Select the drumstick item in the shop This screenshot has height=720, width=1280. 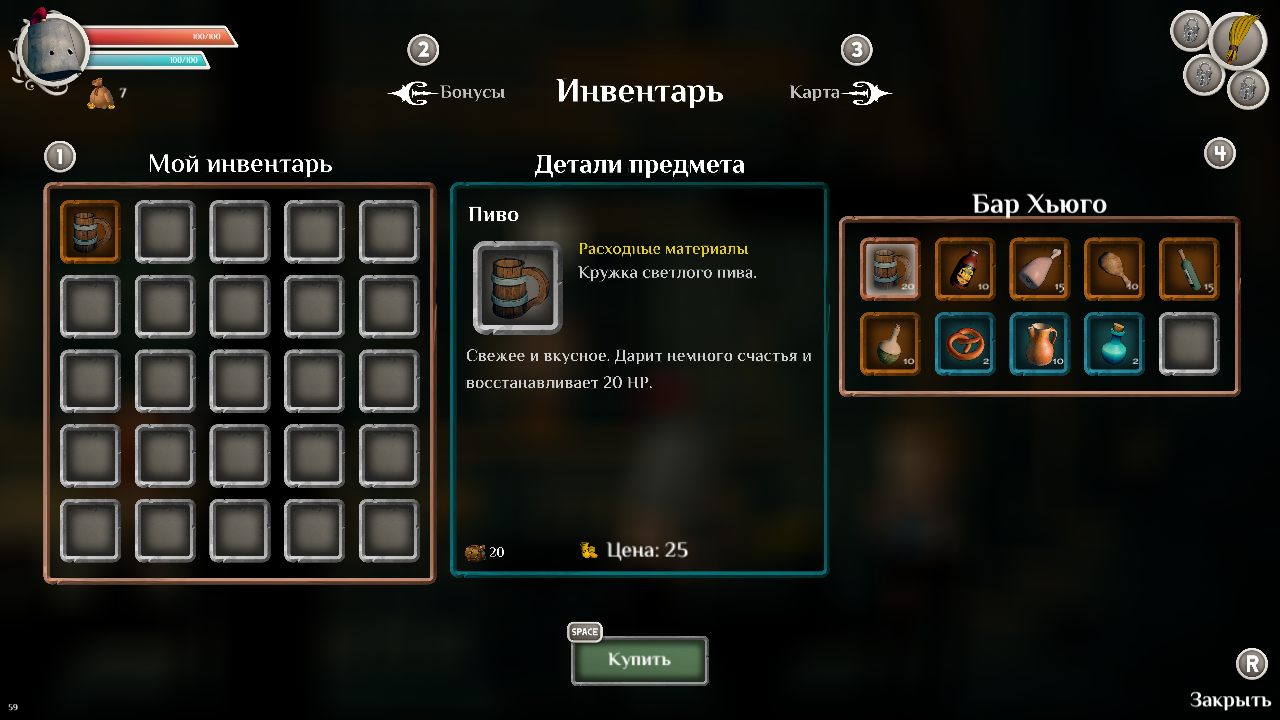pos(1114,268)
